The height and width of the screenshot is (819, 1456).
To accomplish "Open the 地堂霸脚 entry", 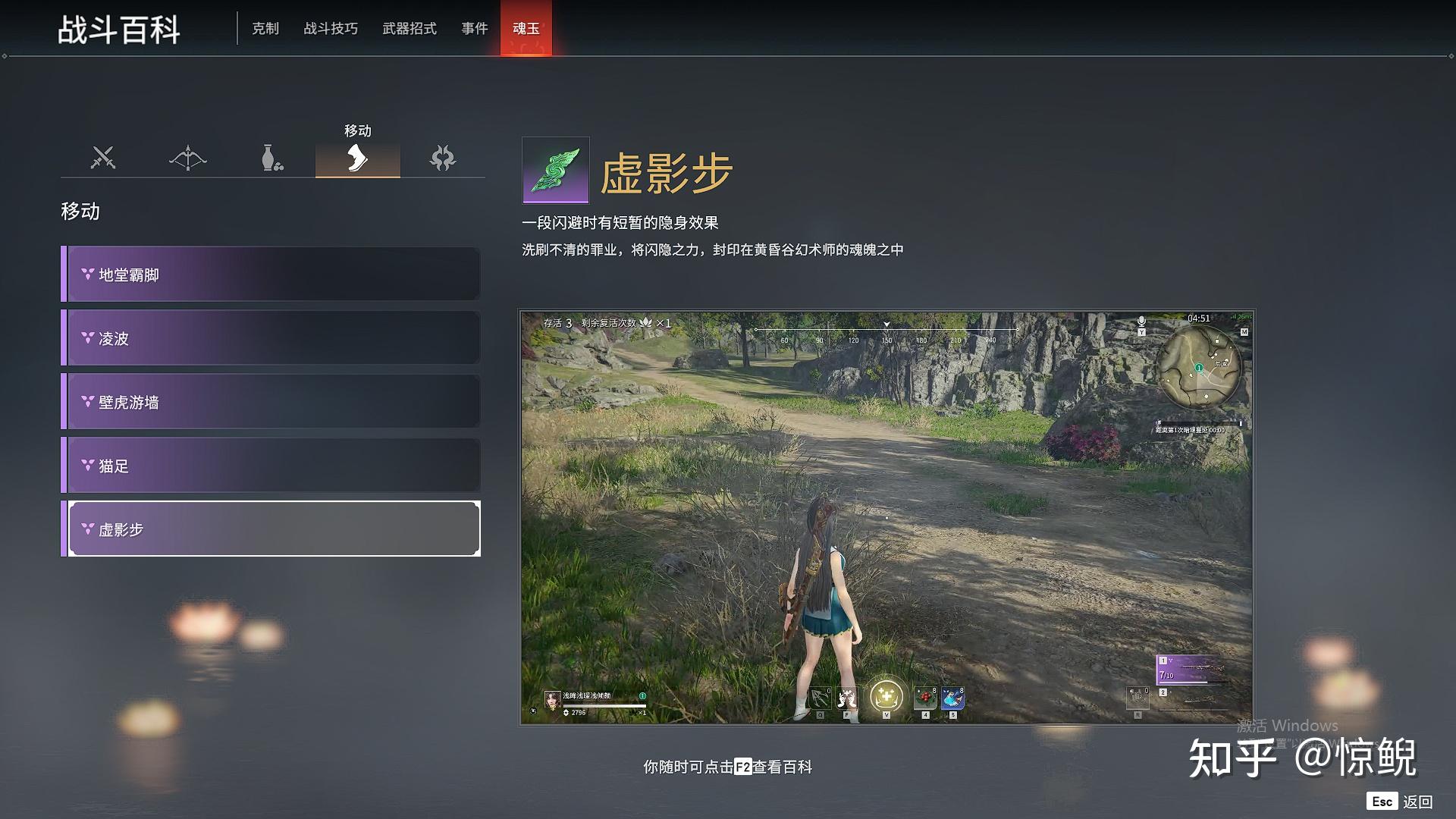I will (x=271, y=275).
